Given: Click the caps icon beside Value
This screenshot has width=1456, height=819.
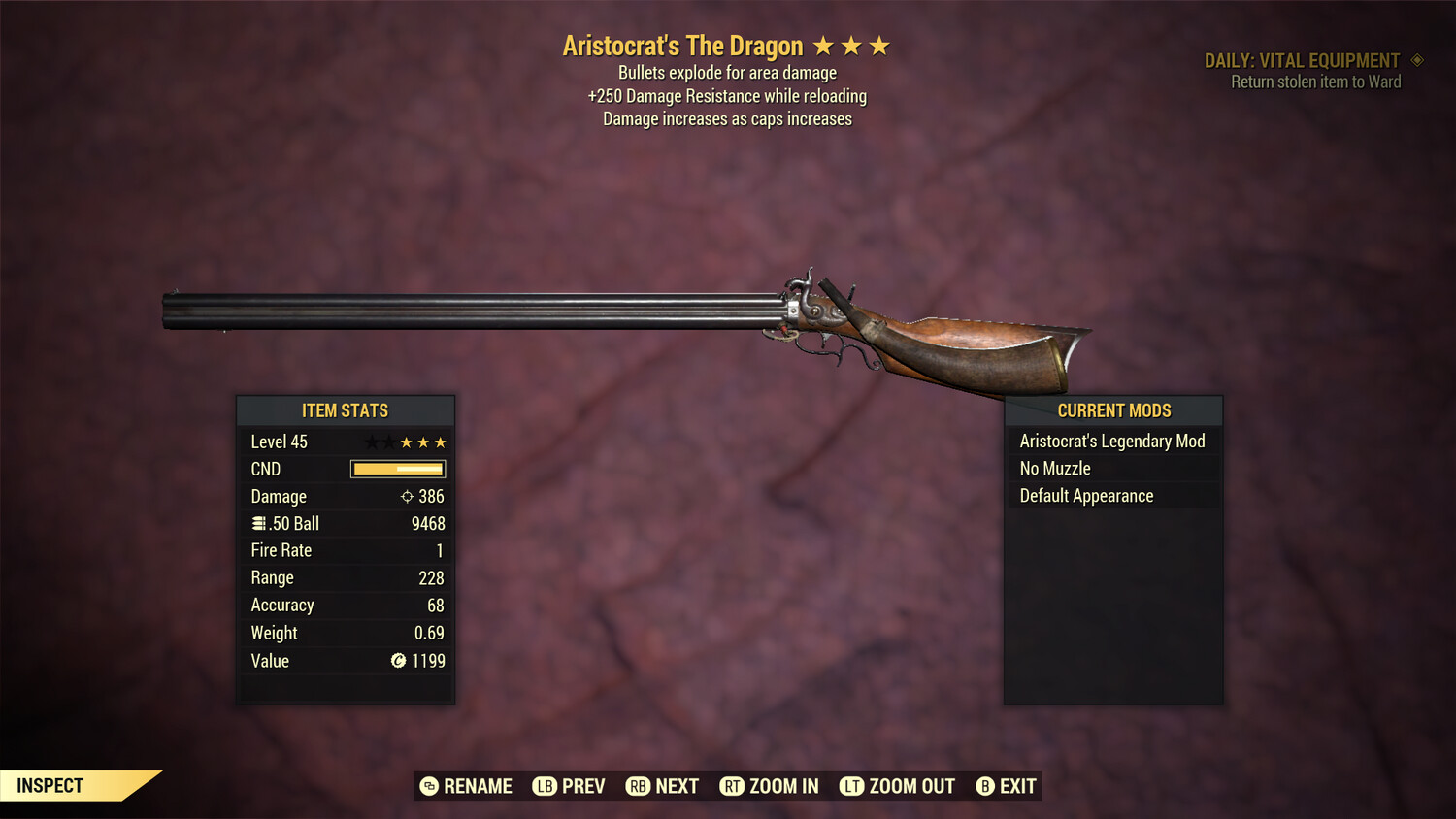Looking at the screenshot, I should coord(396,661).
